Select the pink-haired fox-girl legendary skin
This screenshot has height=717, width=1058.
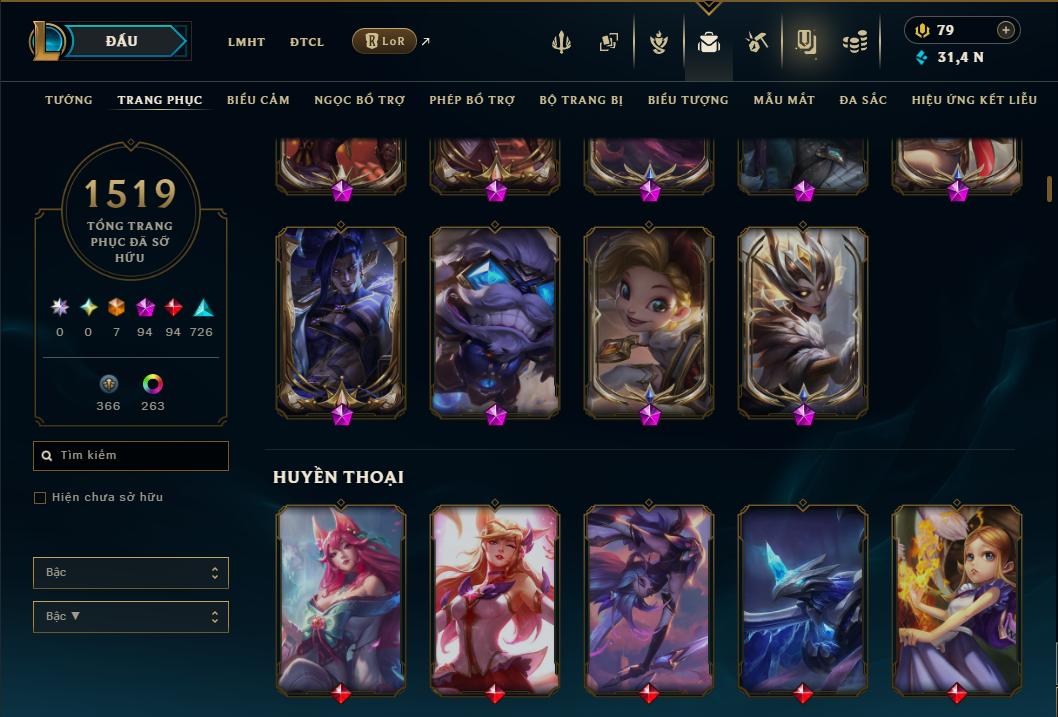341,597
